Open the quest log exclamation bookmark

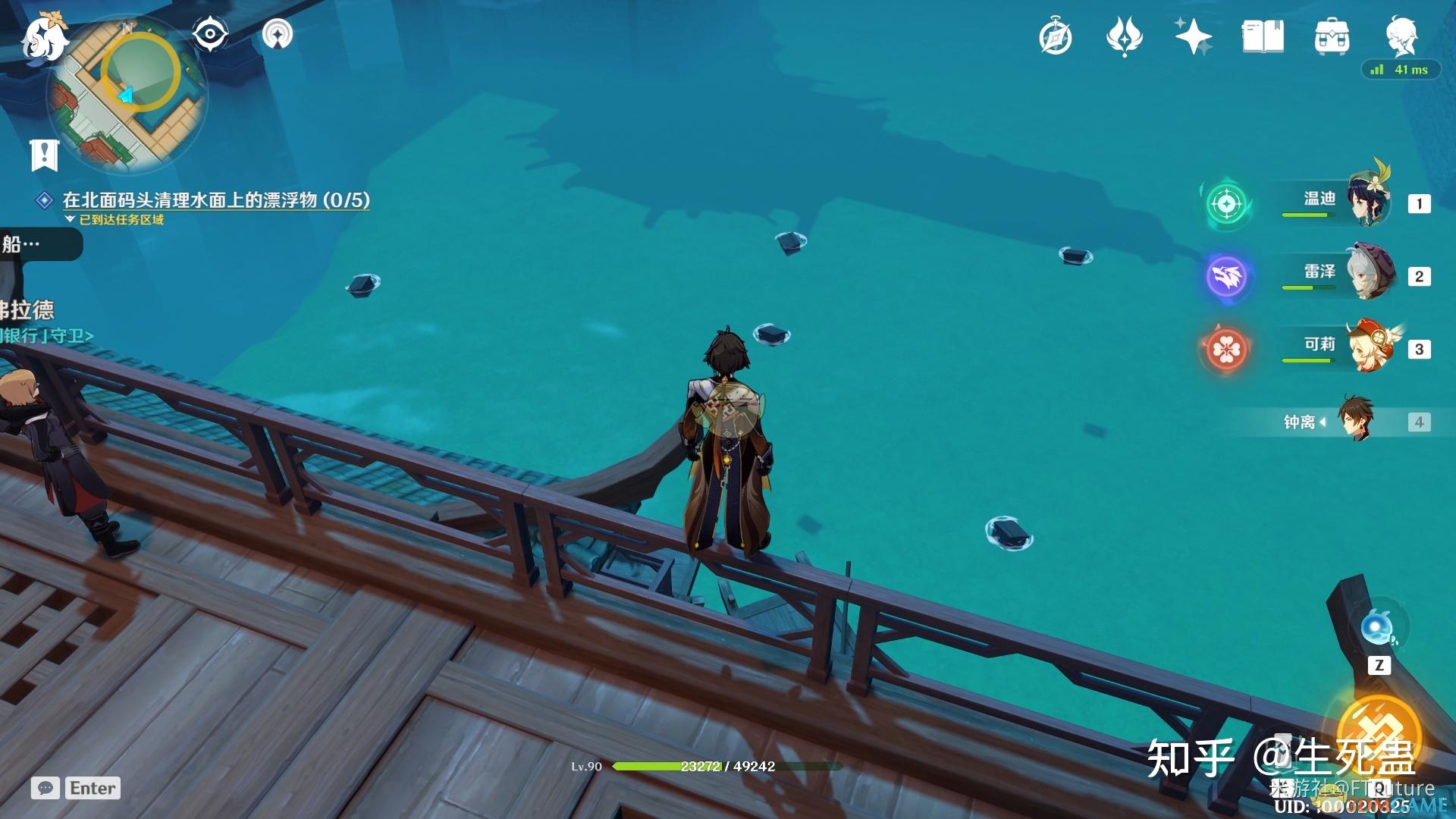45,154
